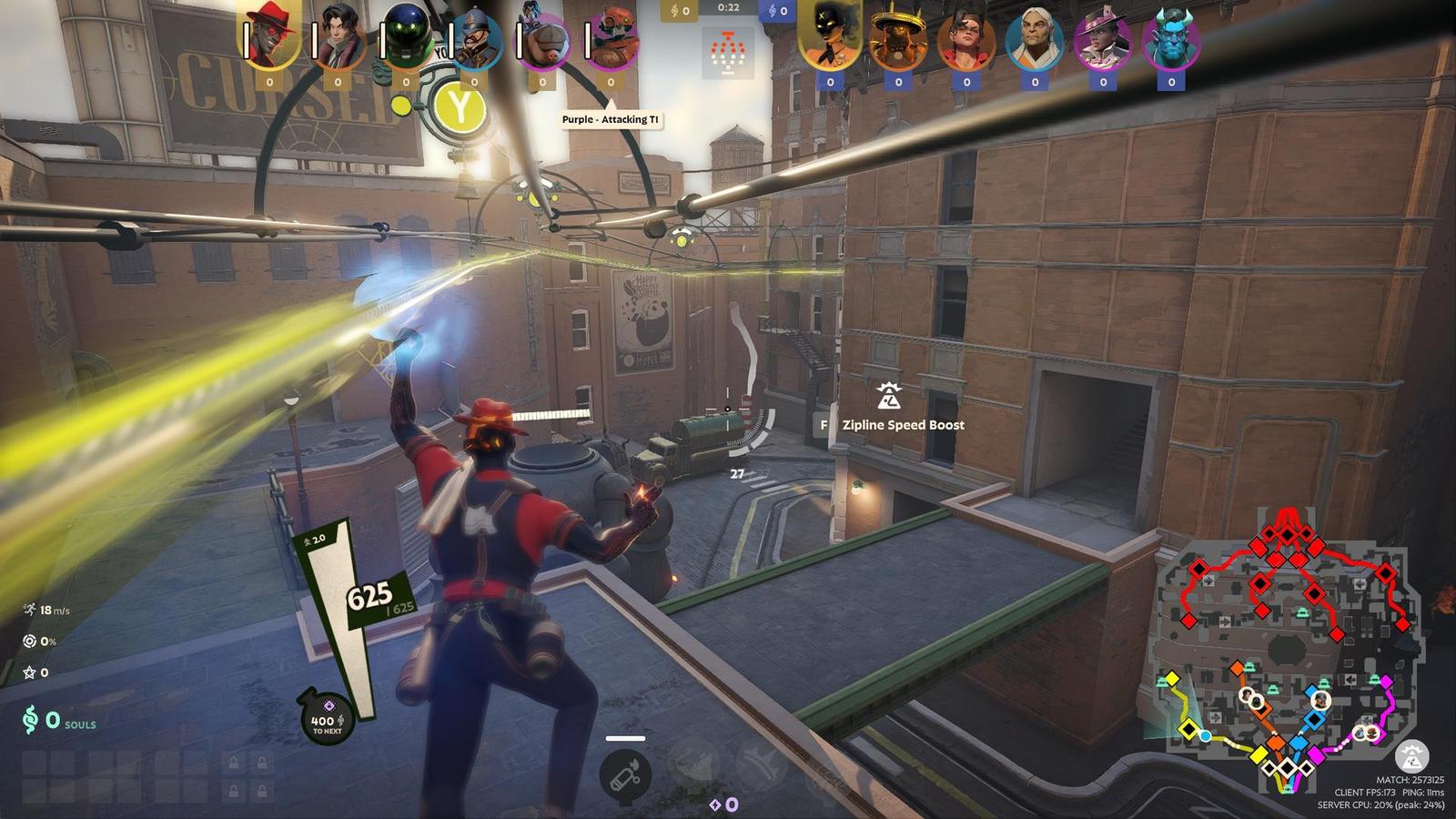
Task: Select the flask/molotov ability icon
Action: (624, 771)
